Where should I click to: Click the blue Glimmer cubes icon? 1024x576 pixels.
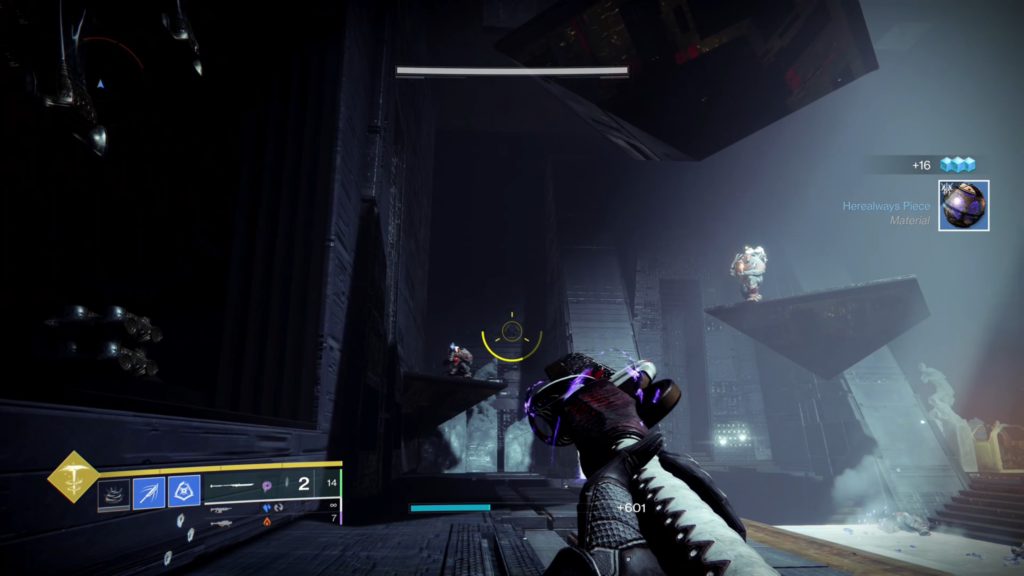[956, 164]
